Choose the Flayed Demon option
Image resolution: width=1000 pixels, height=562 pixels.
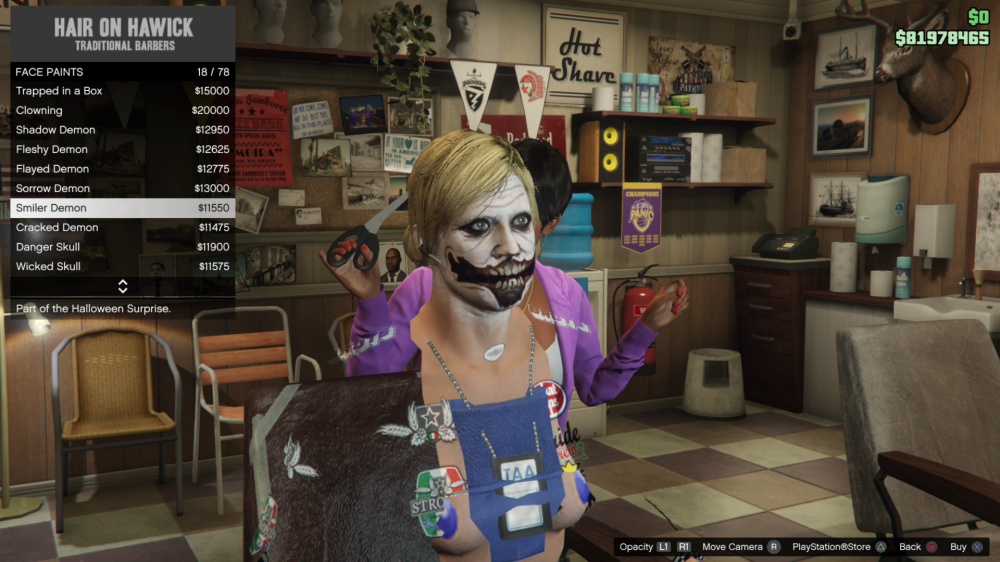(122, 169)
